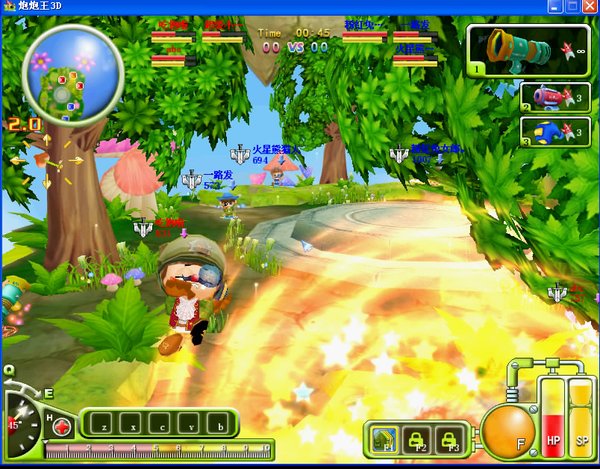Activate the red cross heal button
Screen dimensions: 600x469
point(62,427)
